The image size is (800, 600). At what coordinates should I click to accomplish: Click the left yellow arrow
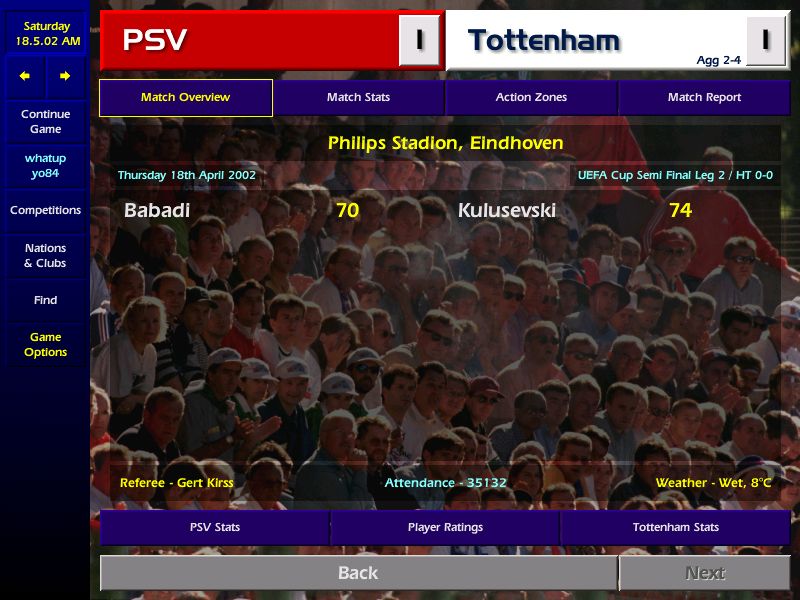[25, 76]
